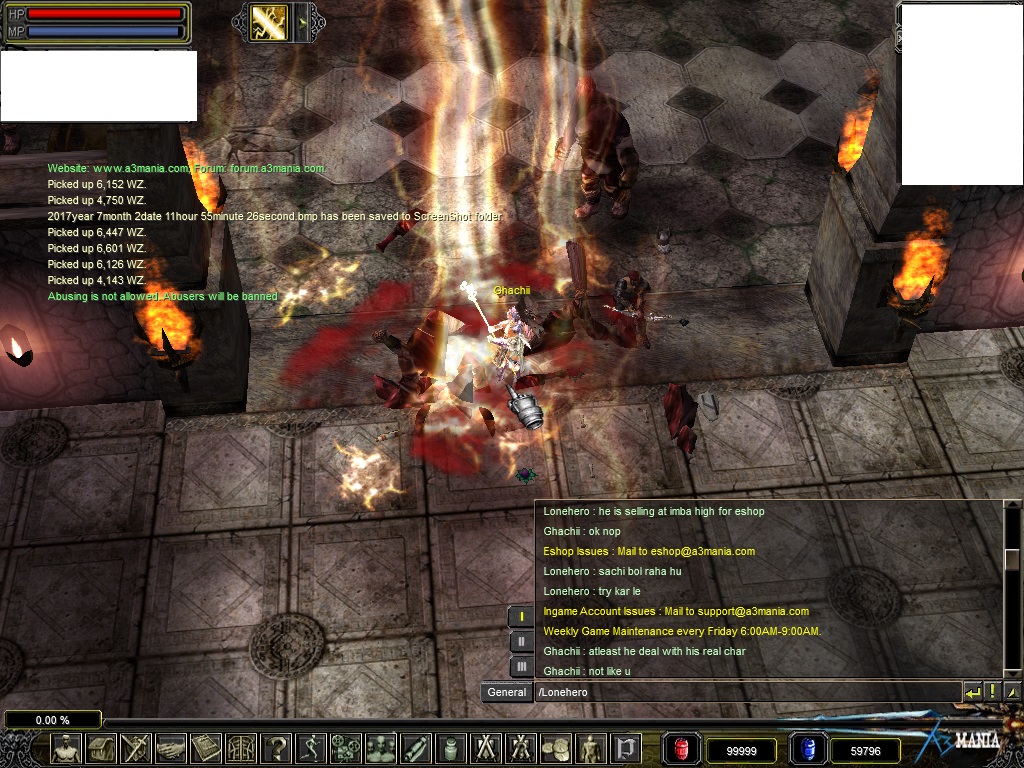Activate the lightning strike skill icon
This screenshot has width=1024, height=768.
click(270, 22)
